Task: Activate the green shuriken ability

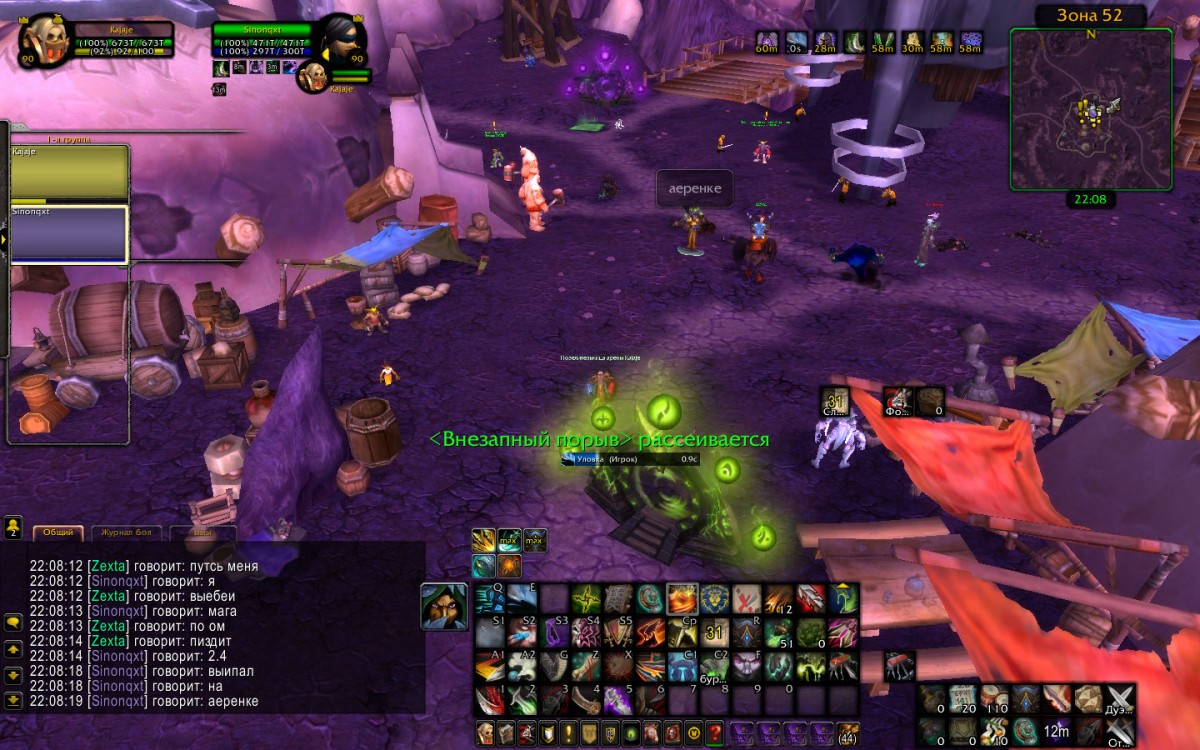Action: (586, 598)
